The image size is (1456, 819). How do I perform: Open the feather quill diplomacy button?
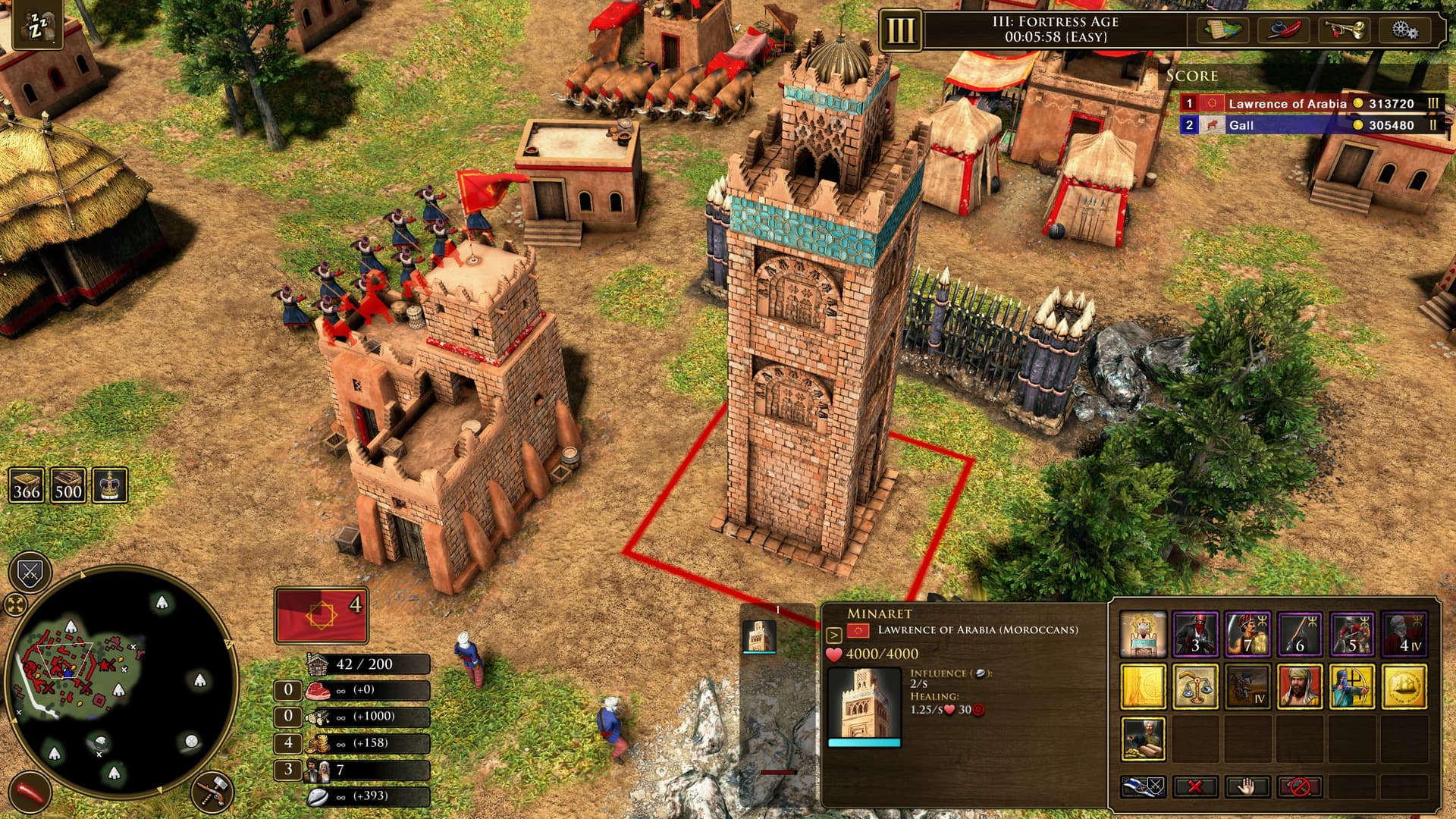[1284, 30]
